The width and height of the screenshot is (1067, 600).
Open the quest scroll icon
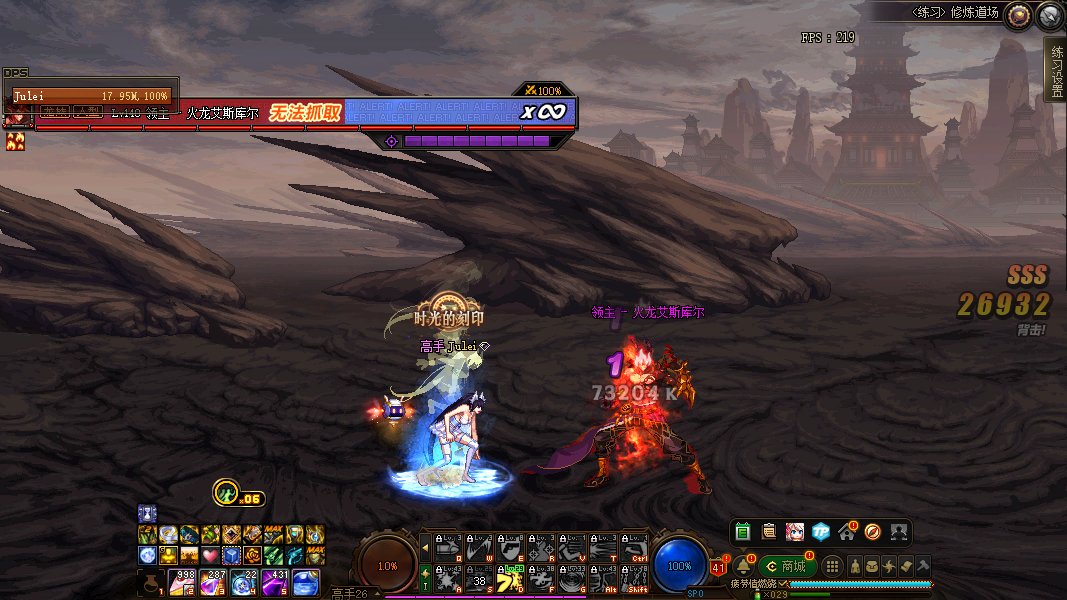tap(768, 531)
